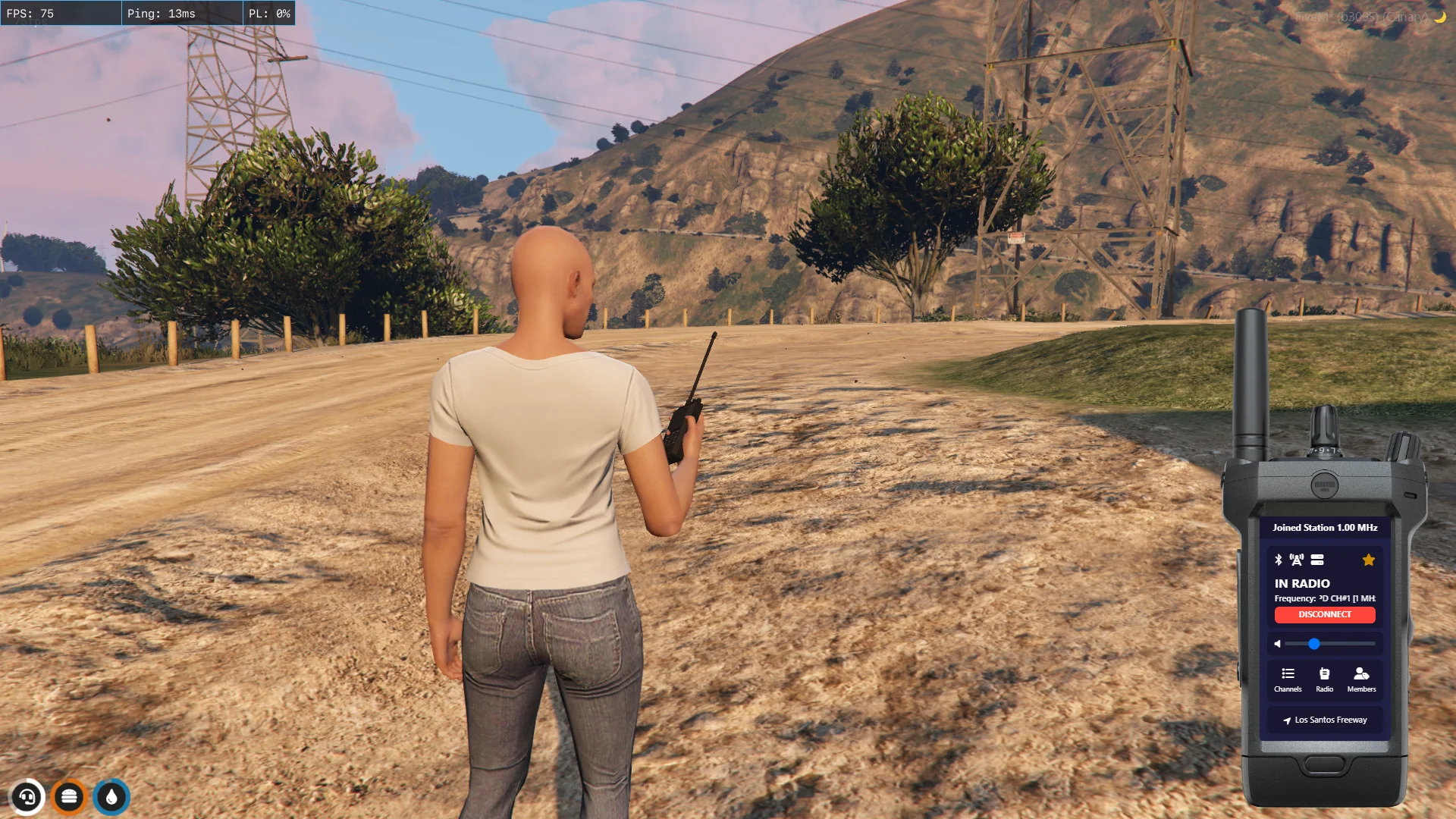The height and width of the screenshot is (819, 1456).
Task: Mute using the speaker icon
Action: pyautogui.click(x=1278, y=644)
